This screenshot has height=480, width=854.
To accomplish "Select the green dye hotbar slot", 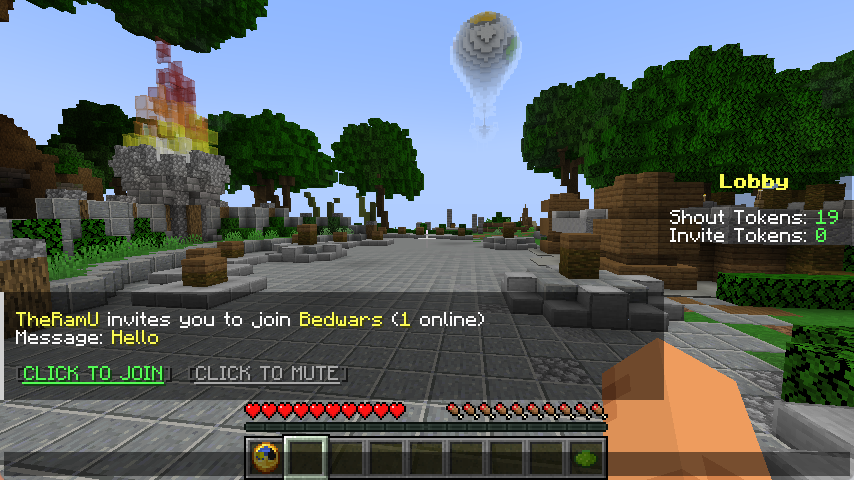I will 586,458.
